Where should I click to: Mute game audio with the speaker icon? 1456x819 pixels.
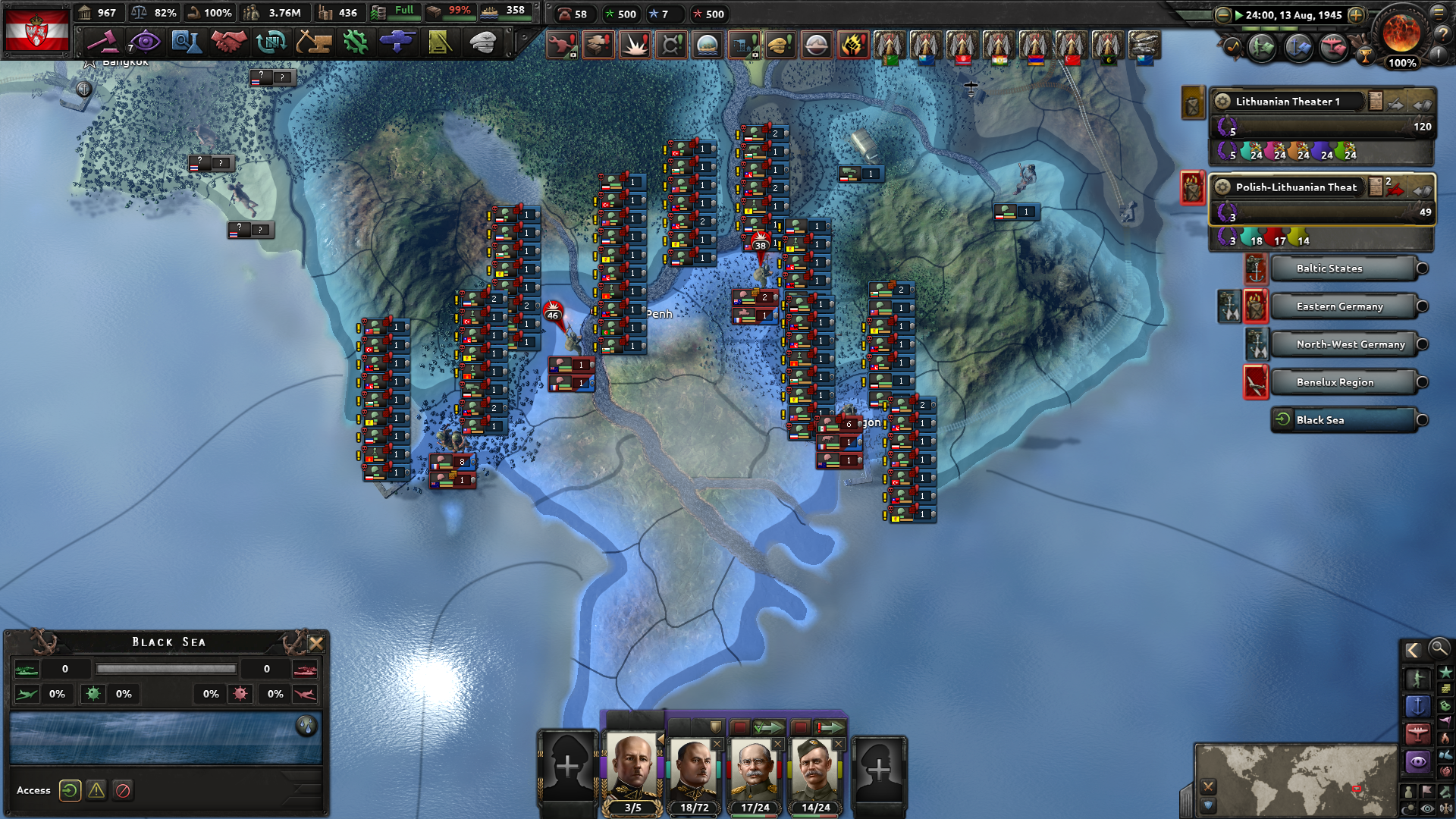(x=1445, y=807)
